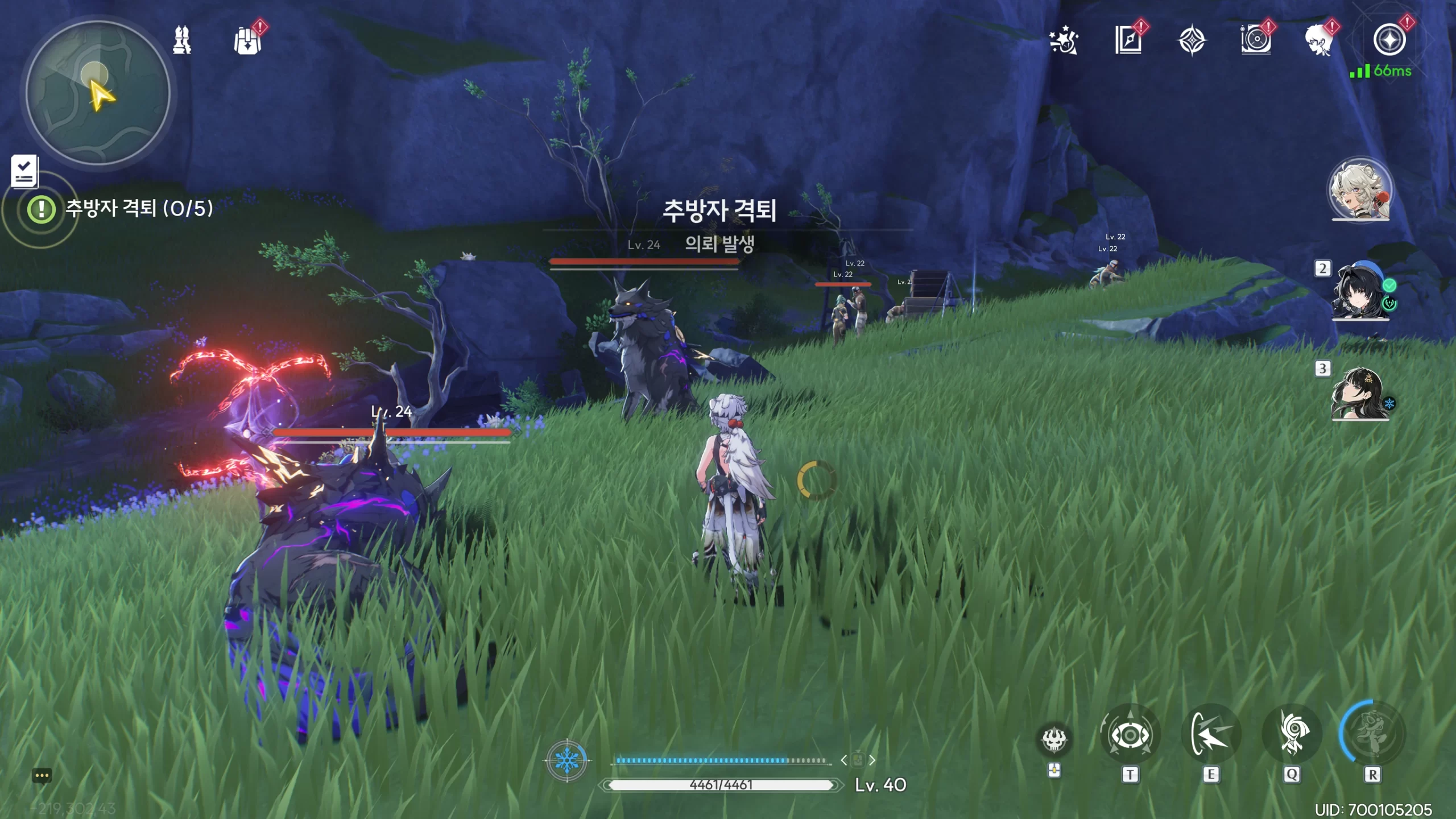Switch to party member 2 with blue beret

(1359, 291)
